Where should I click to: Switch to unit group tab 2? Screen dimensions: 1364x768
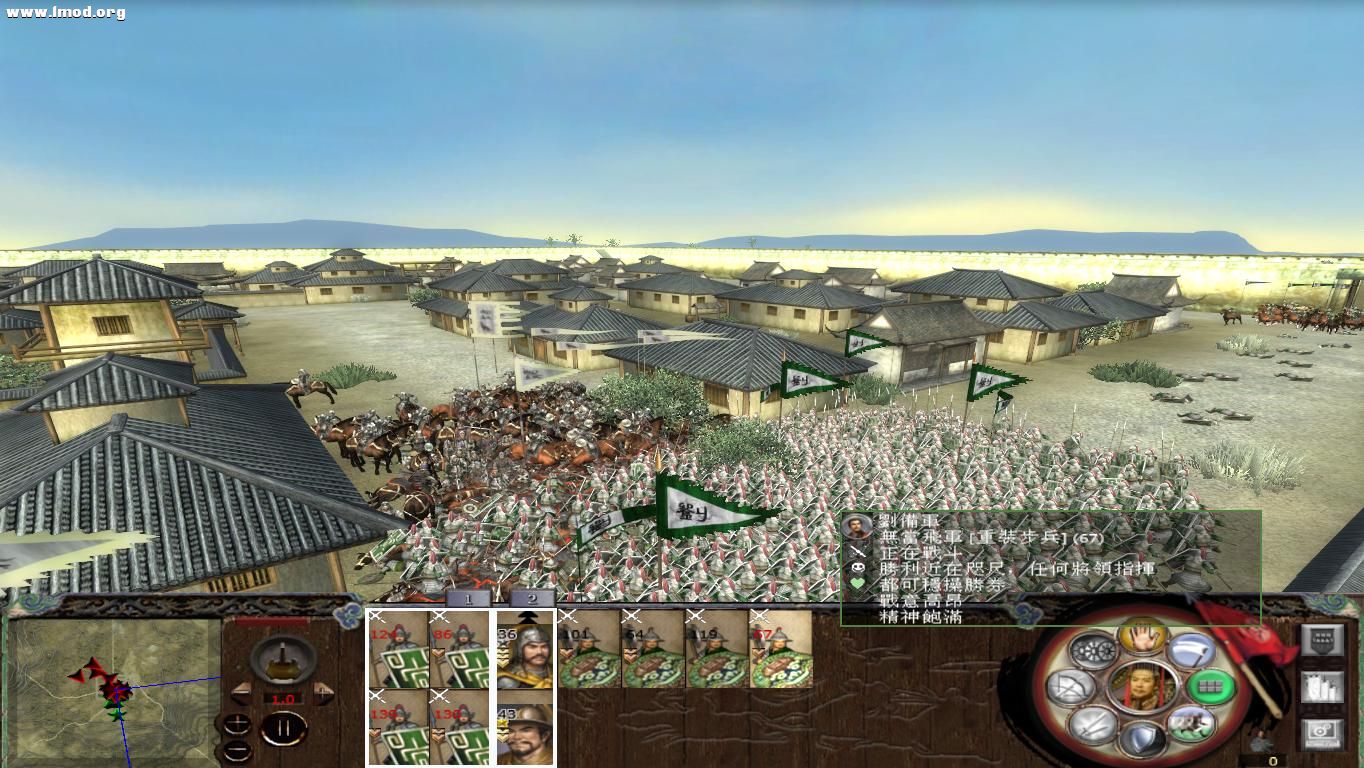531,599
